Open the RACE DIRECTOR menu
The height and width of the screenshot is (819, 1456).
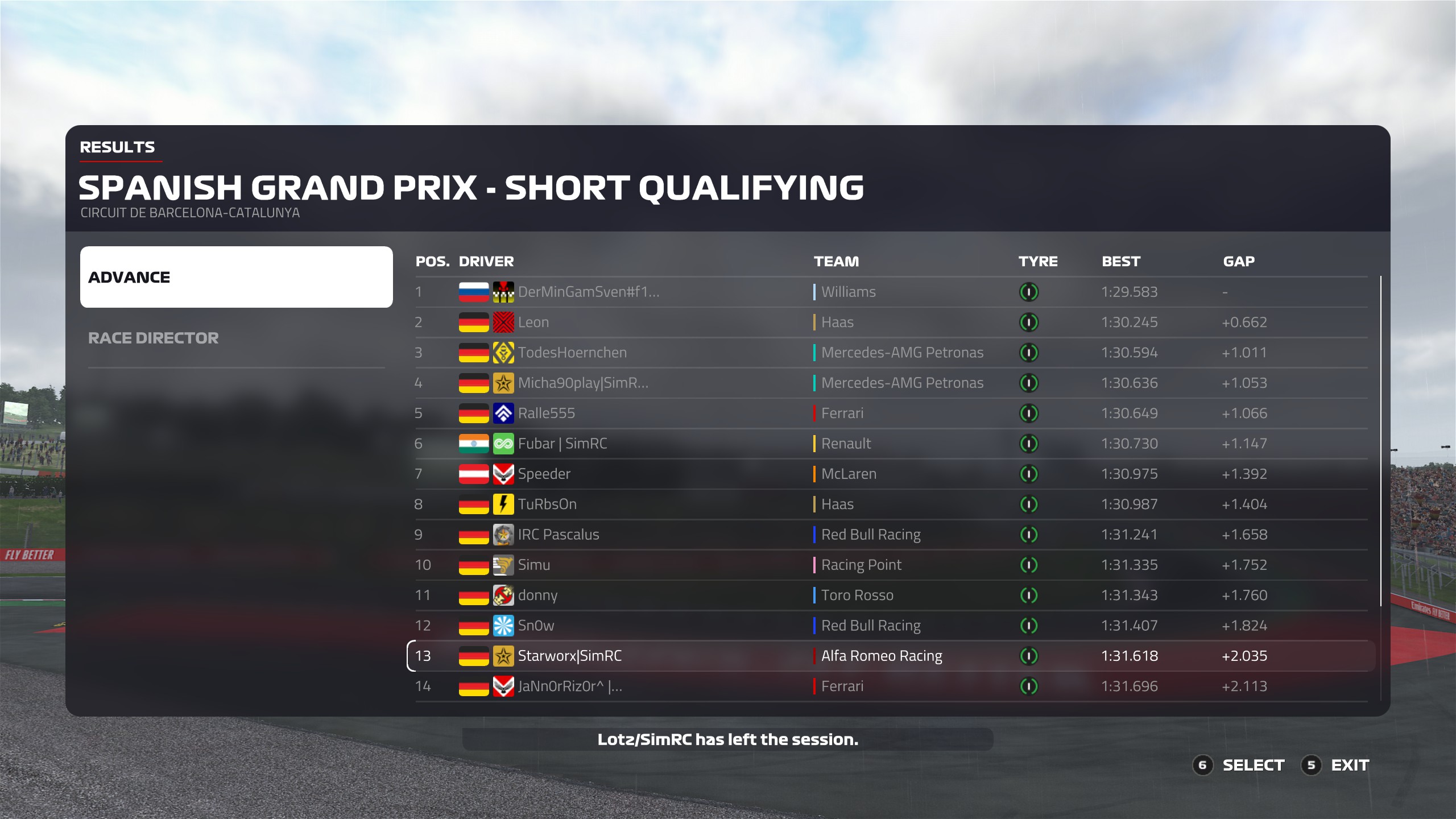(x=154, y=338)
